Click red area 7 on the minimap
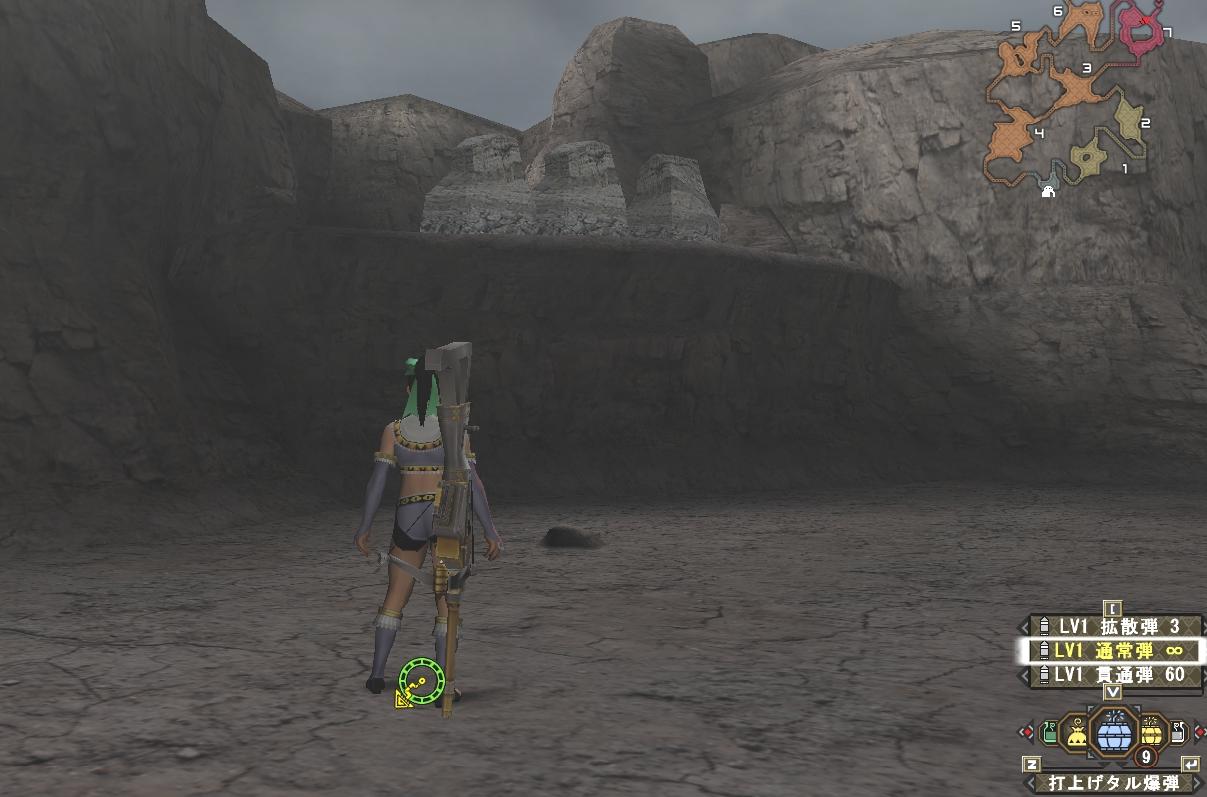 [1143, 32]
